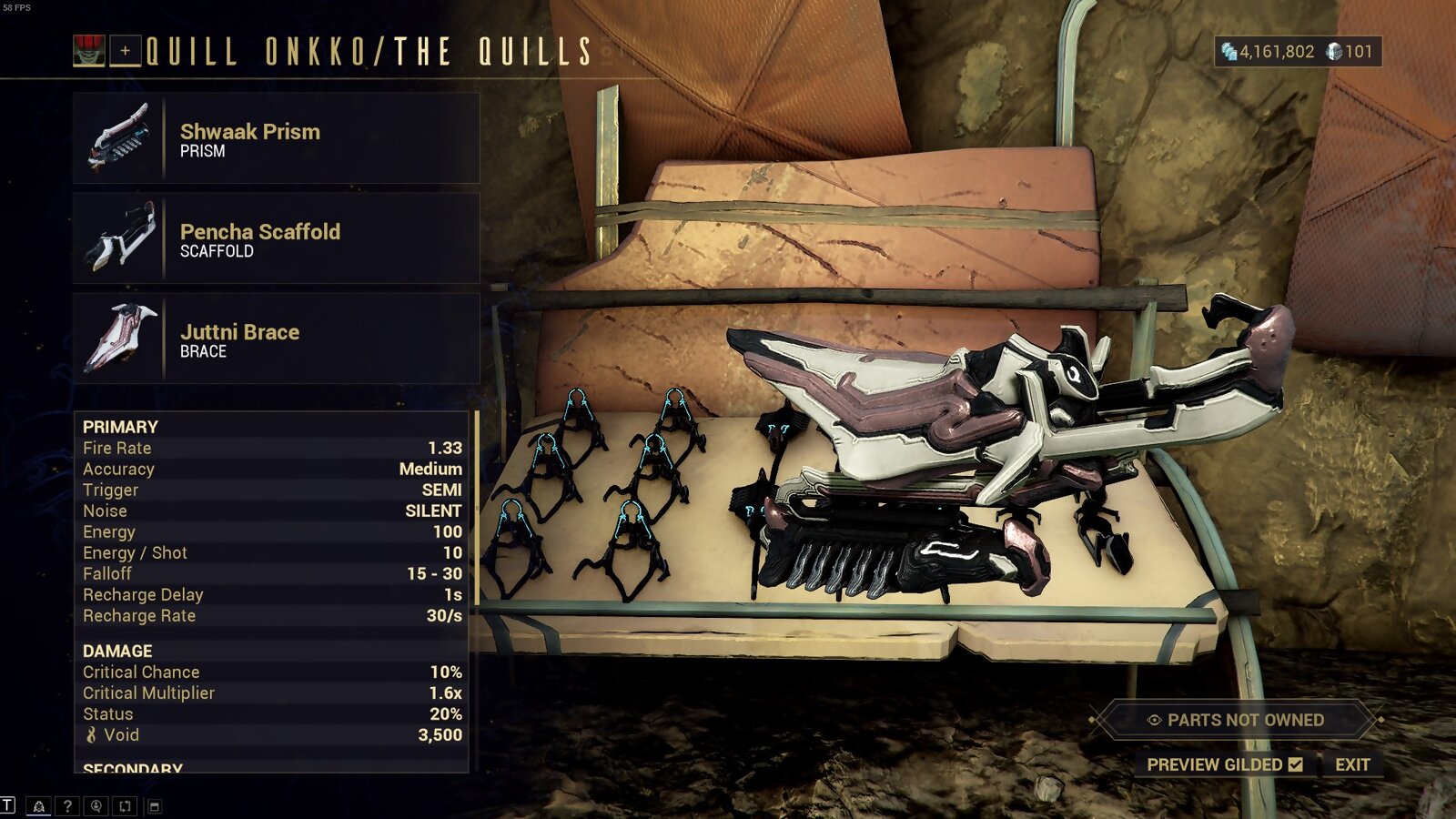The width and height of the screenshot is (1456, 819).
Task: Collapse the PRIMARY stats section
Action: point(119,426)
